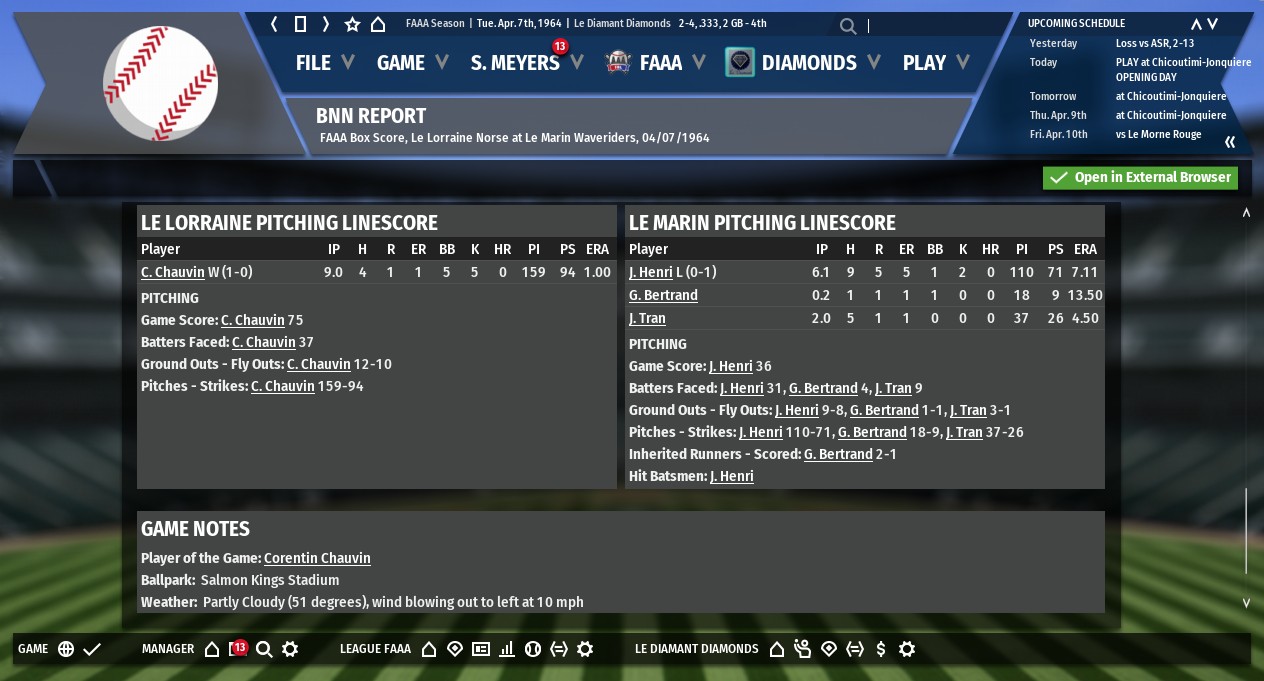Image resolution: width=1264 pixels, height=681 pixels.
Task: Click Open in External Browser button
Action: 1140,178
